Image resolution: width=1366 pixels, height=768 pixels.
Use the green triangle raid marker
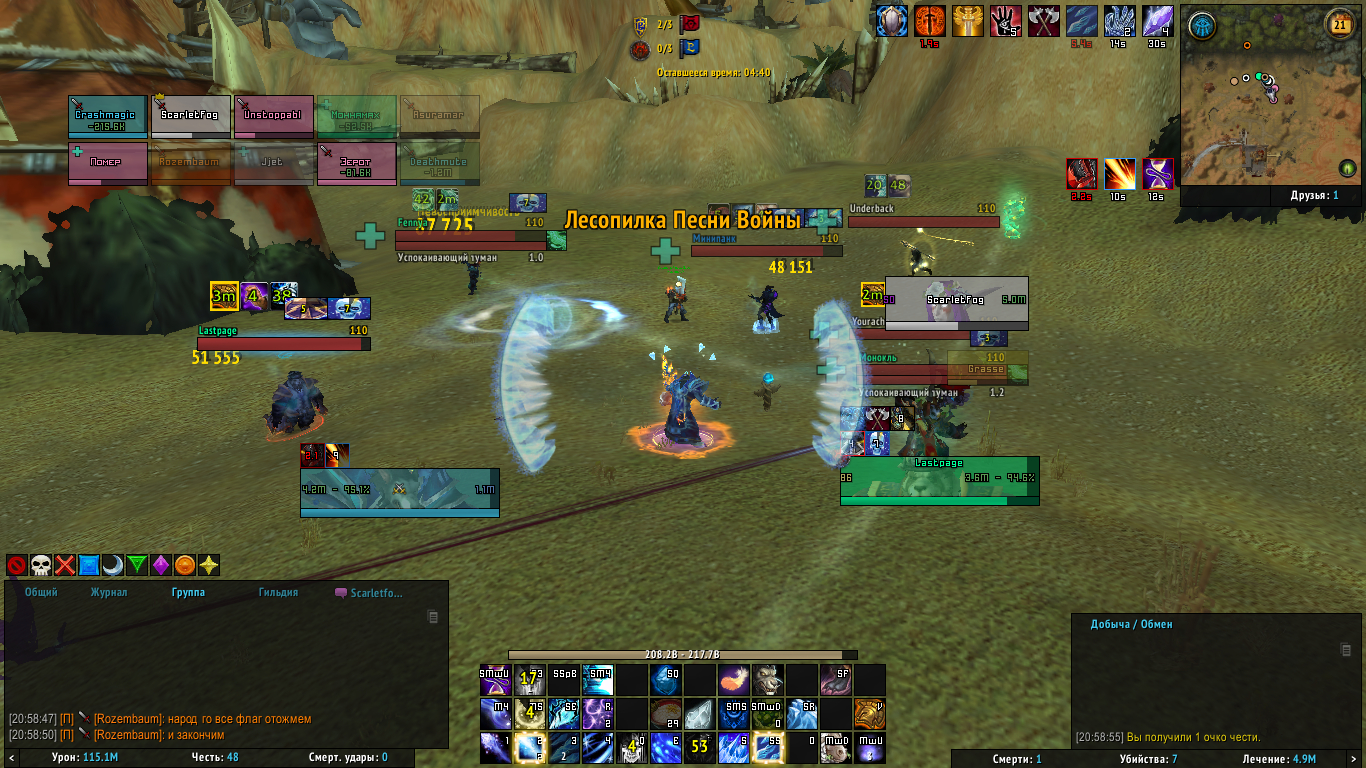coord(137,566)
